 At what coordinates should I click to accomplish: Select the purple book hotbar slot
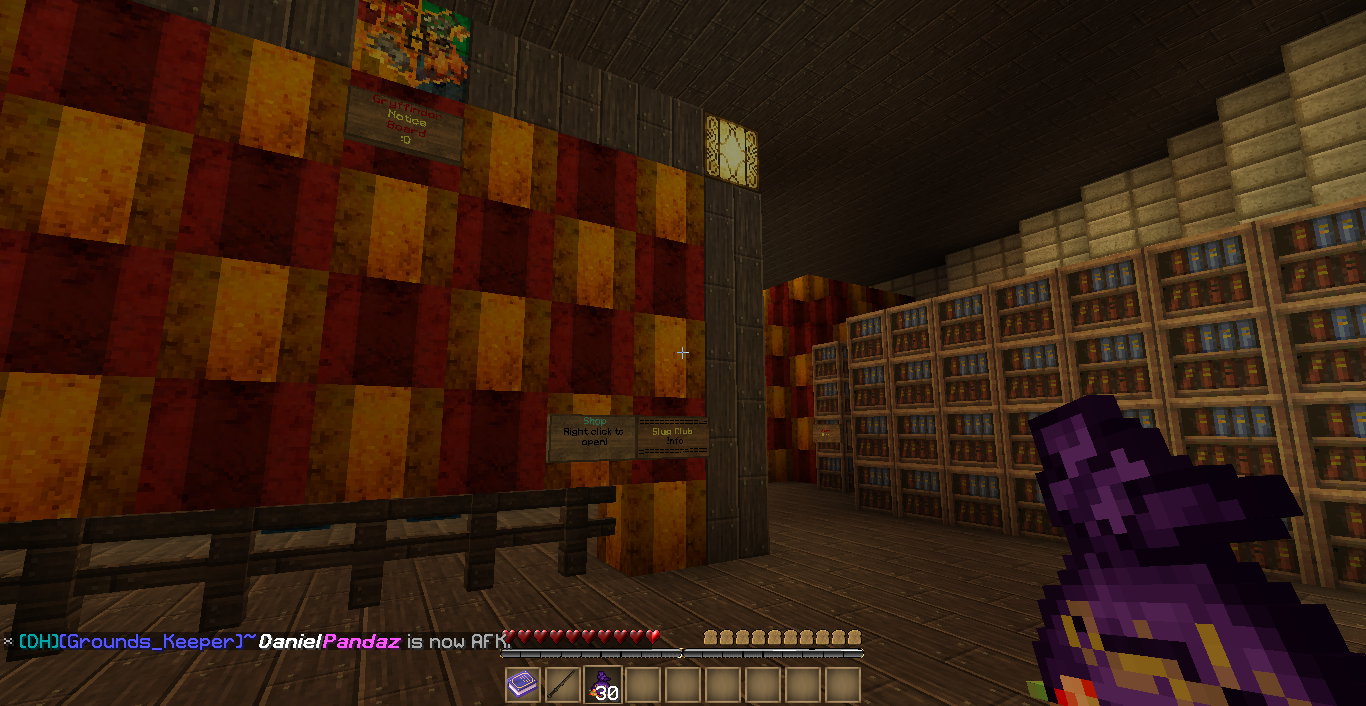pos(523,685)
